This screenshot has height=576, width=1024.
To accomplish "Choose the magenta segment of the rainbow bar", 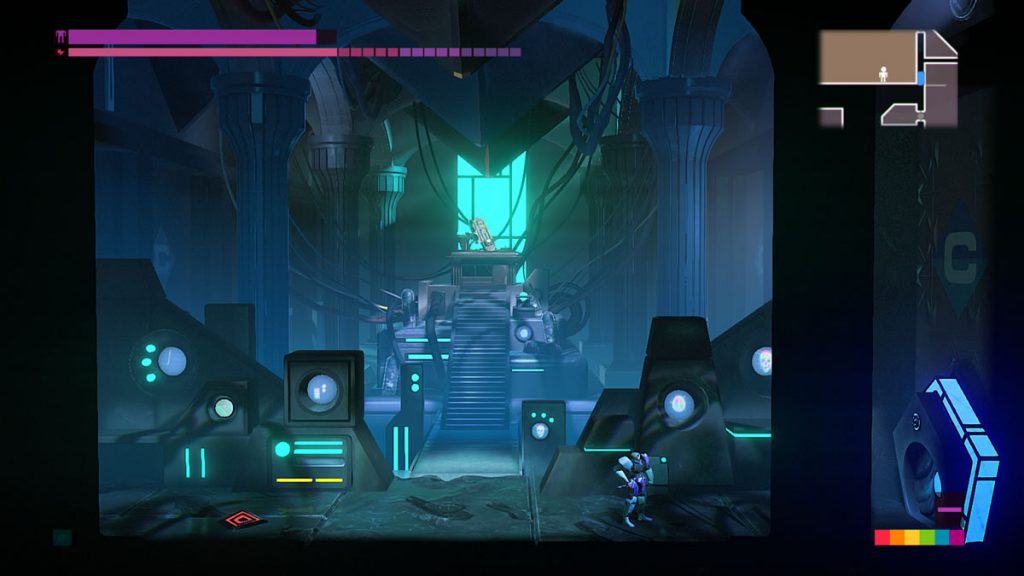I will pyautogui.click(x=956, y=537).
